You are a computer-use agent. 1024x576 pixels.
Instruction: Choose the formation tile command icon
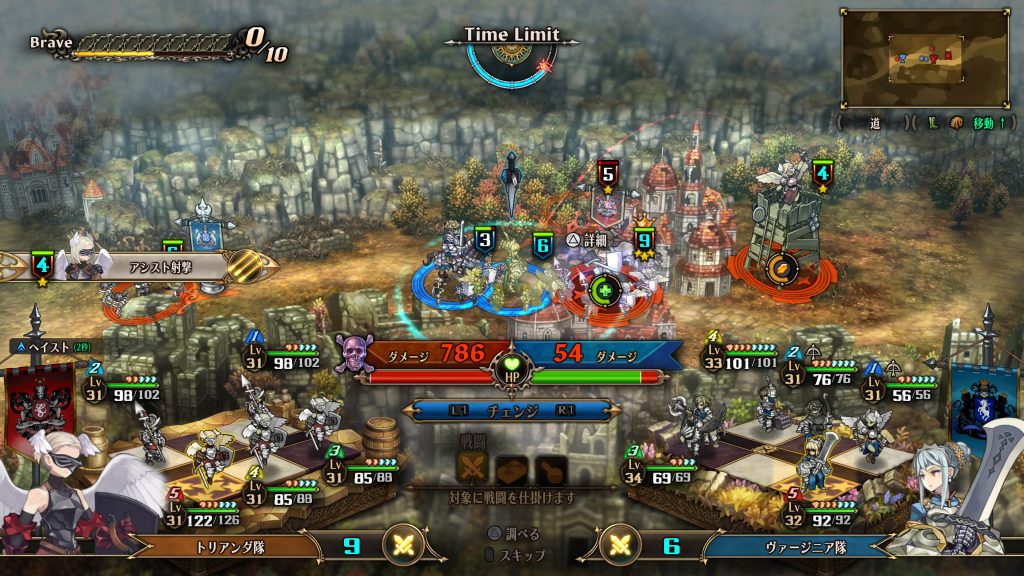pos(510,466)
